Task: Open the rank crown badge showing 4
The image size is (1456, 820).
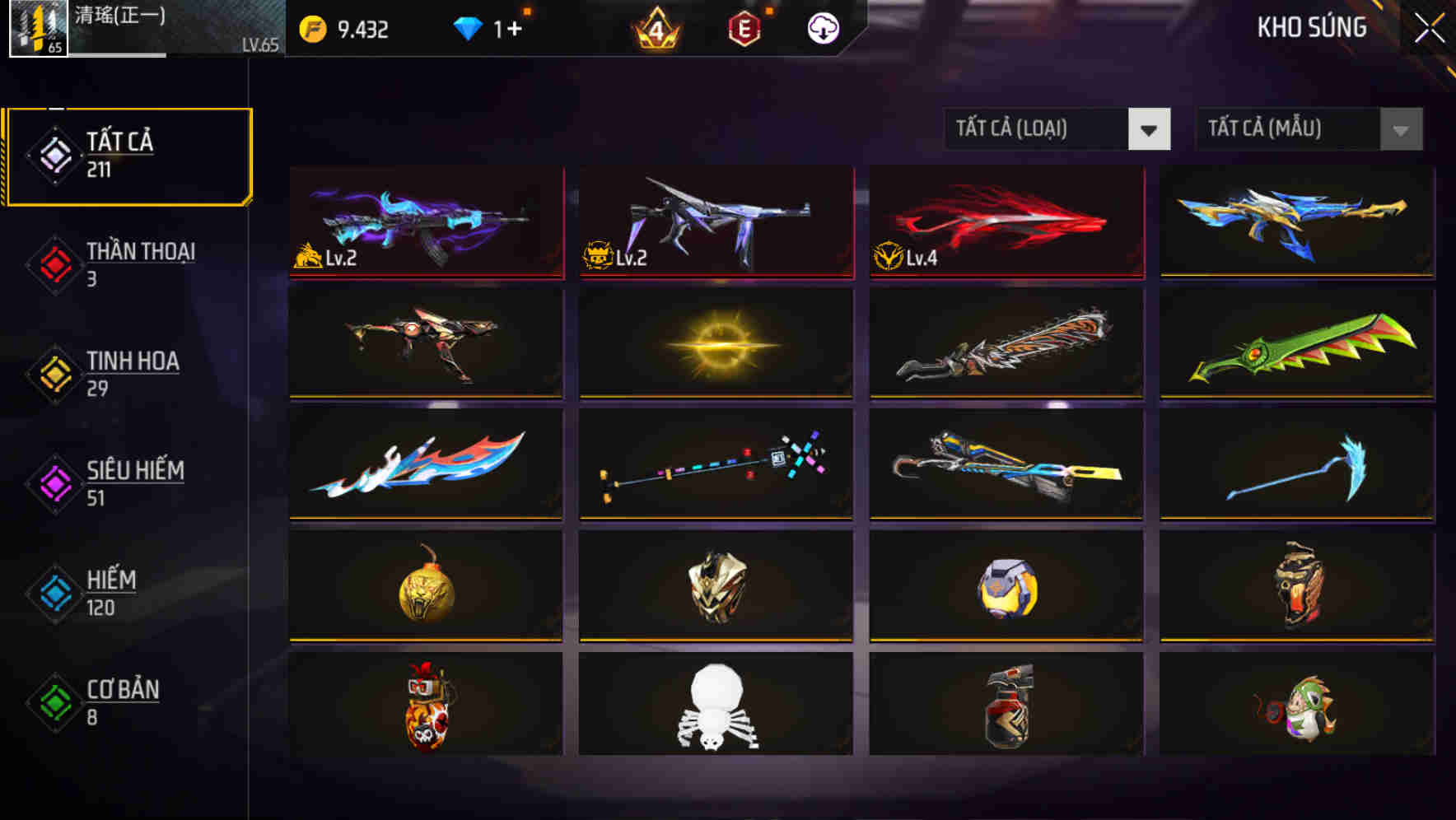Action: coord(653,30)
